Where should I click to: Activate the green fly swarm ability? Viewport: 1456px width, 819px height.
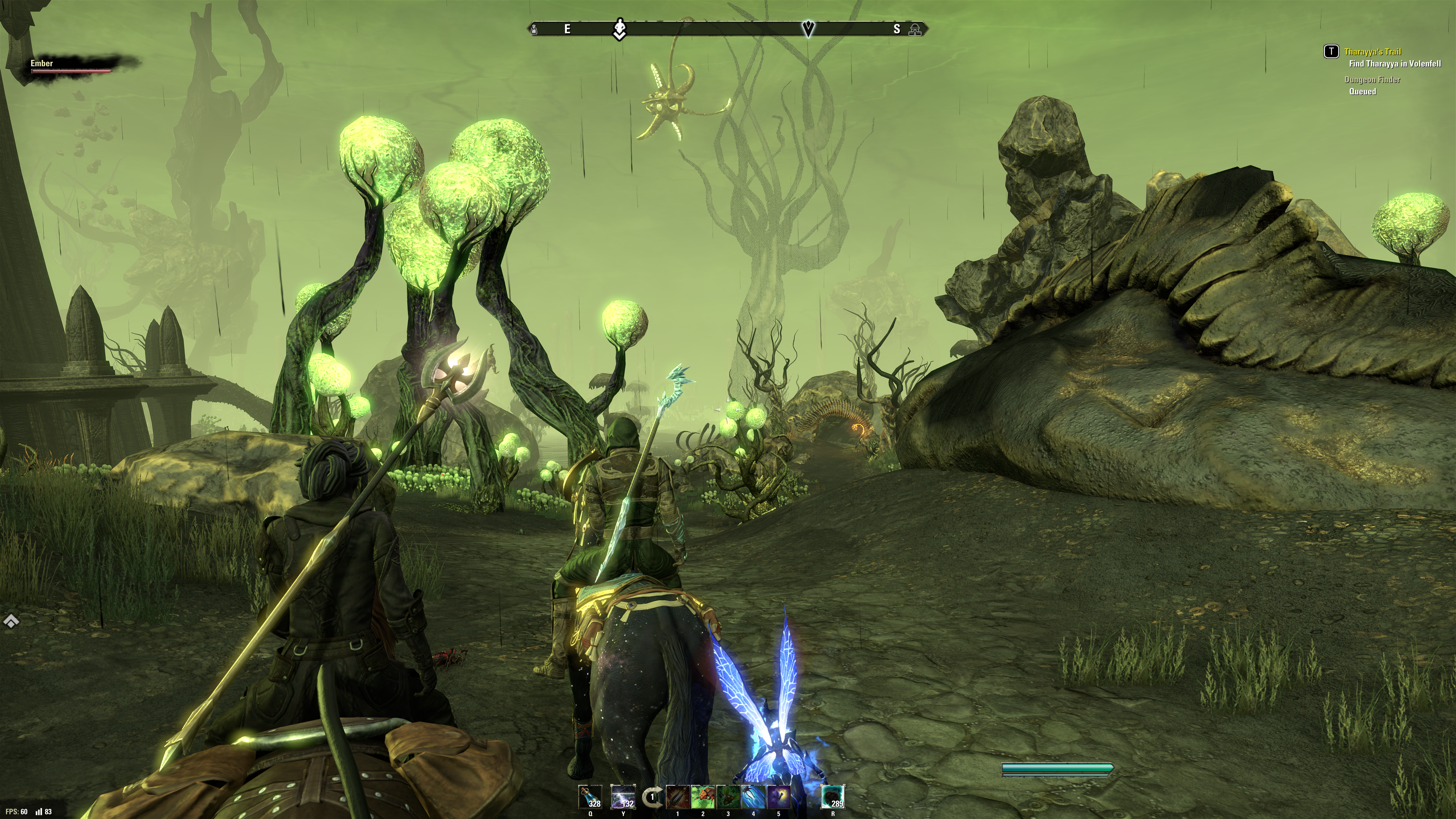pos(728,797)
